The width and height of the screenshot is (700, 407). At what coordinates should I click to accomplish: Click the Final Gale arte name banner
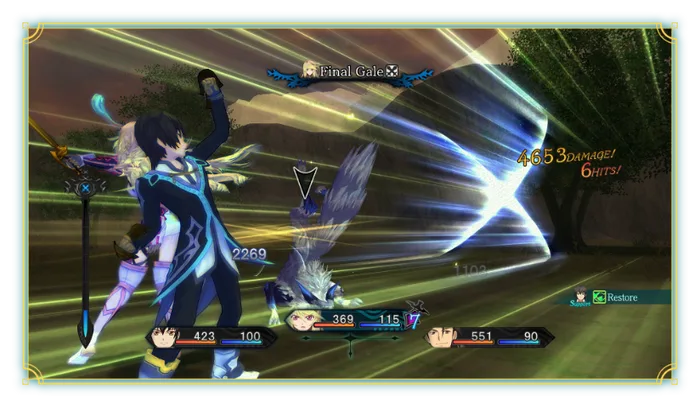(x=351, y=71)
